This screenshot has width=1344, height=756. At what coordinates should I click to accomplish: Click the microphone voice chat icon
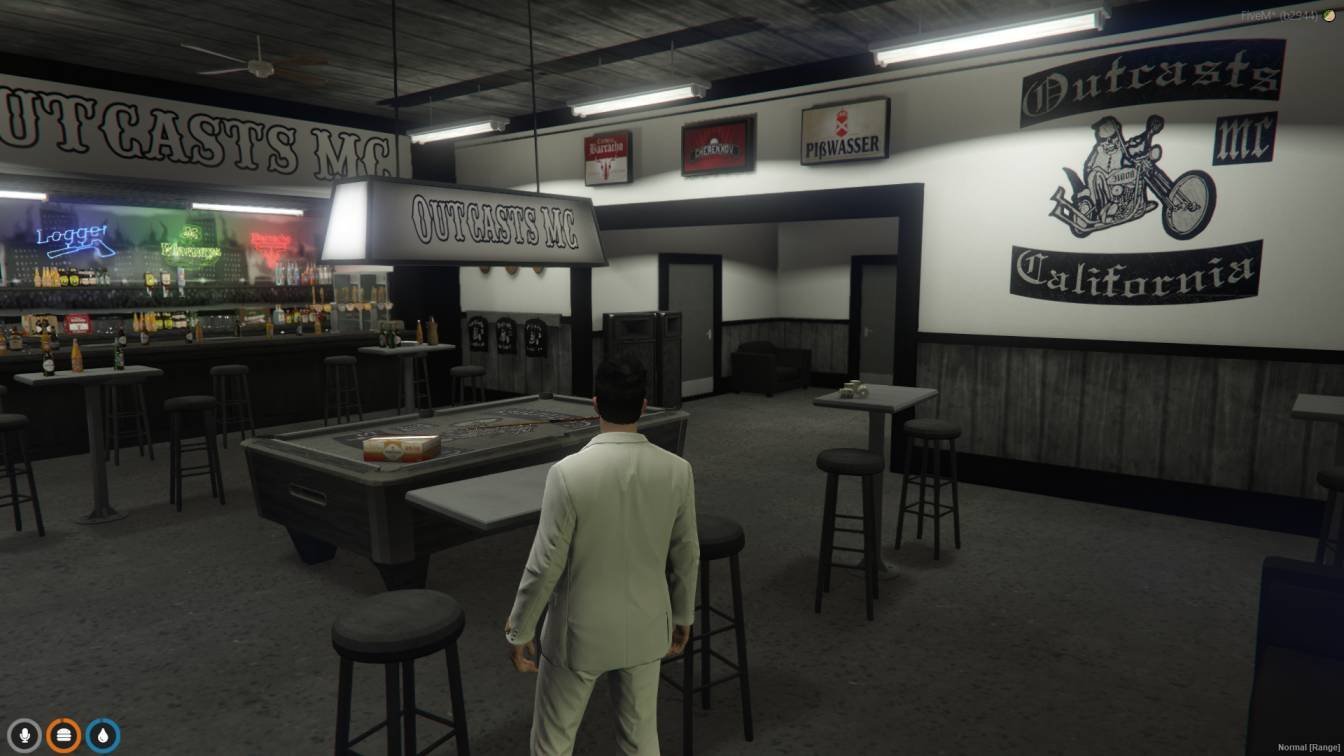[x=24, y=736]
